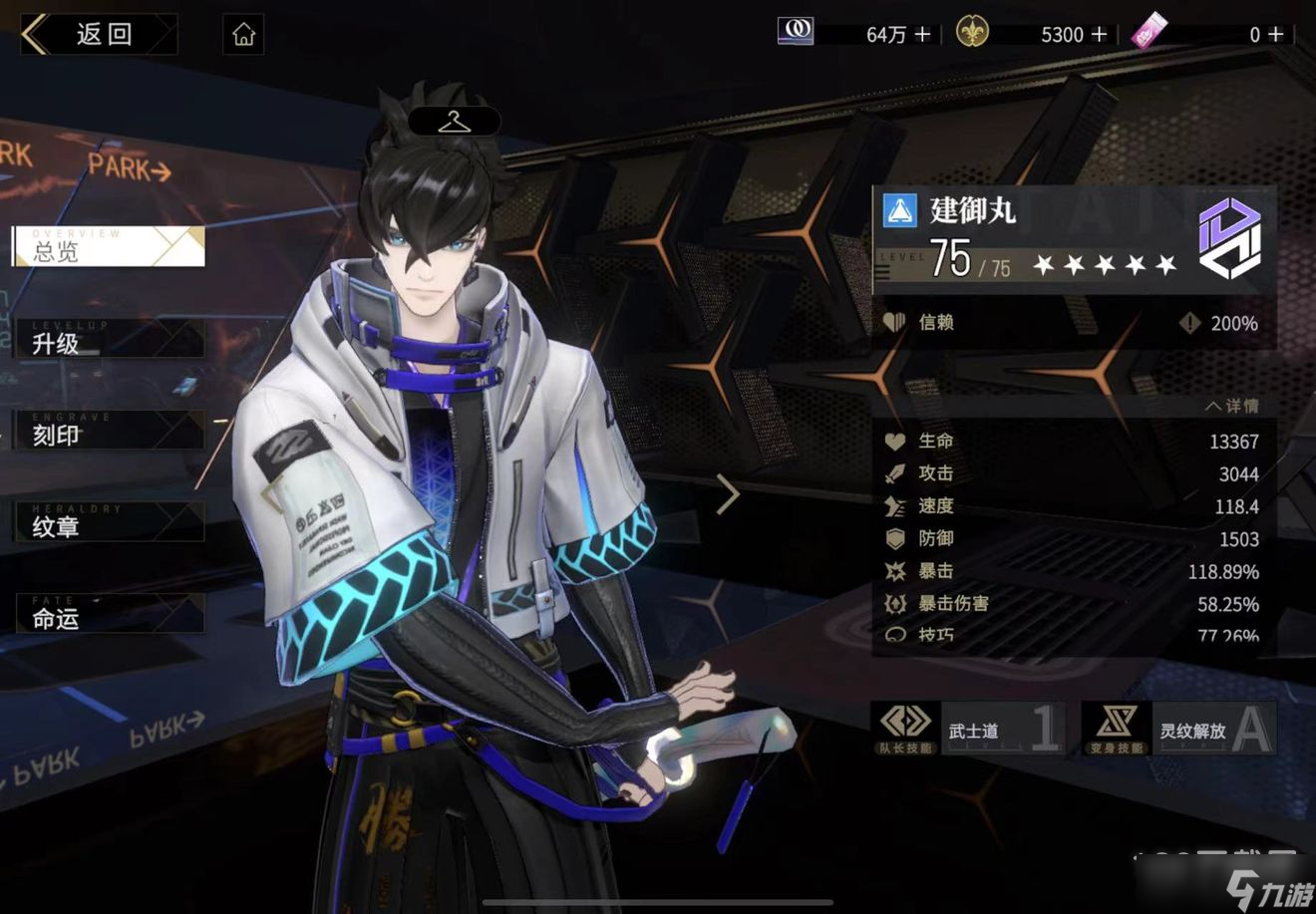
Task: Click the blue triangle class icon
Action: click(899, 211)
